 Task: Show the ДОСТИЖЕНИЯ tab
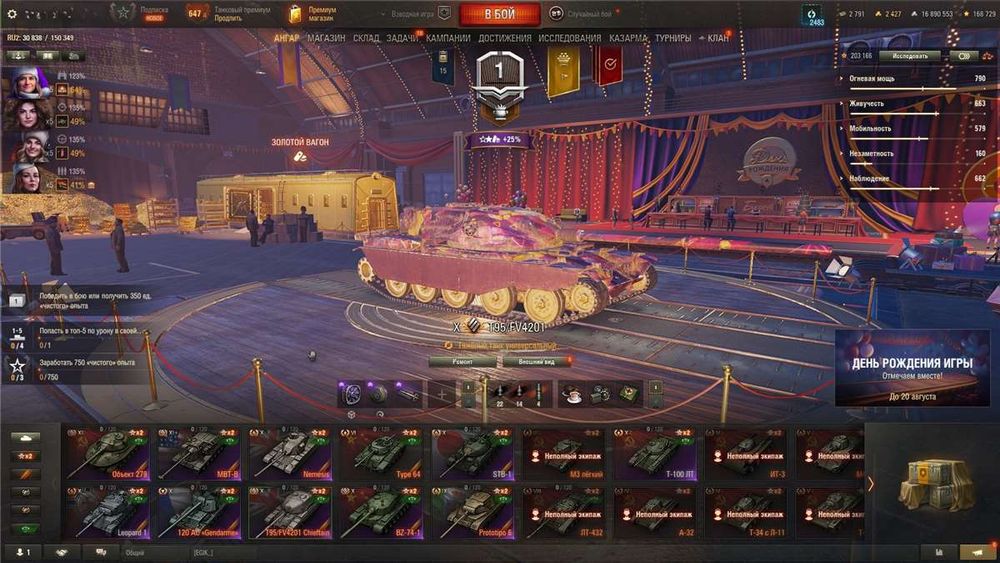coord(505,38)
